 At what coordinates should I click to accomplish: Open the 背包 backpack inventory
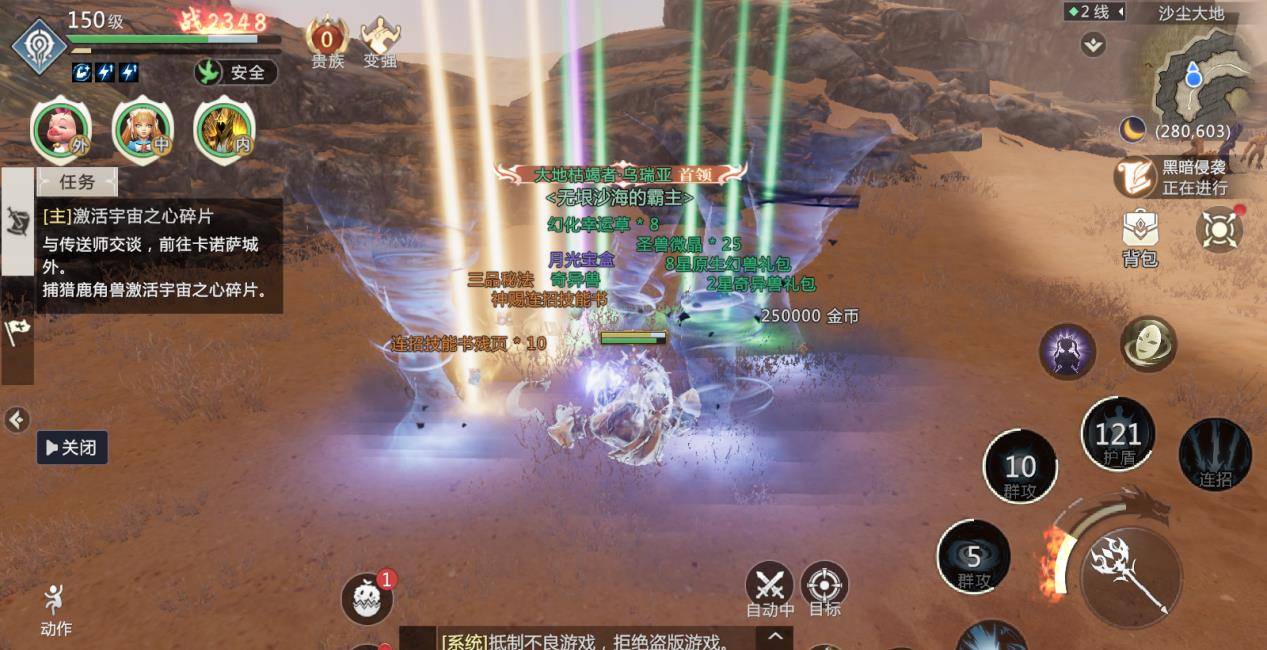(1140, 238)
